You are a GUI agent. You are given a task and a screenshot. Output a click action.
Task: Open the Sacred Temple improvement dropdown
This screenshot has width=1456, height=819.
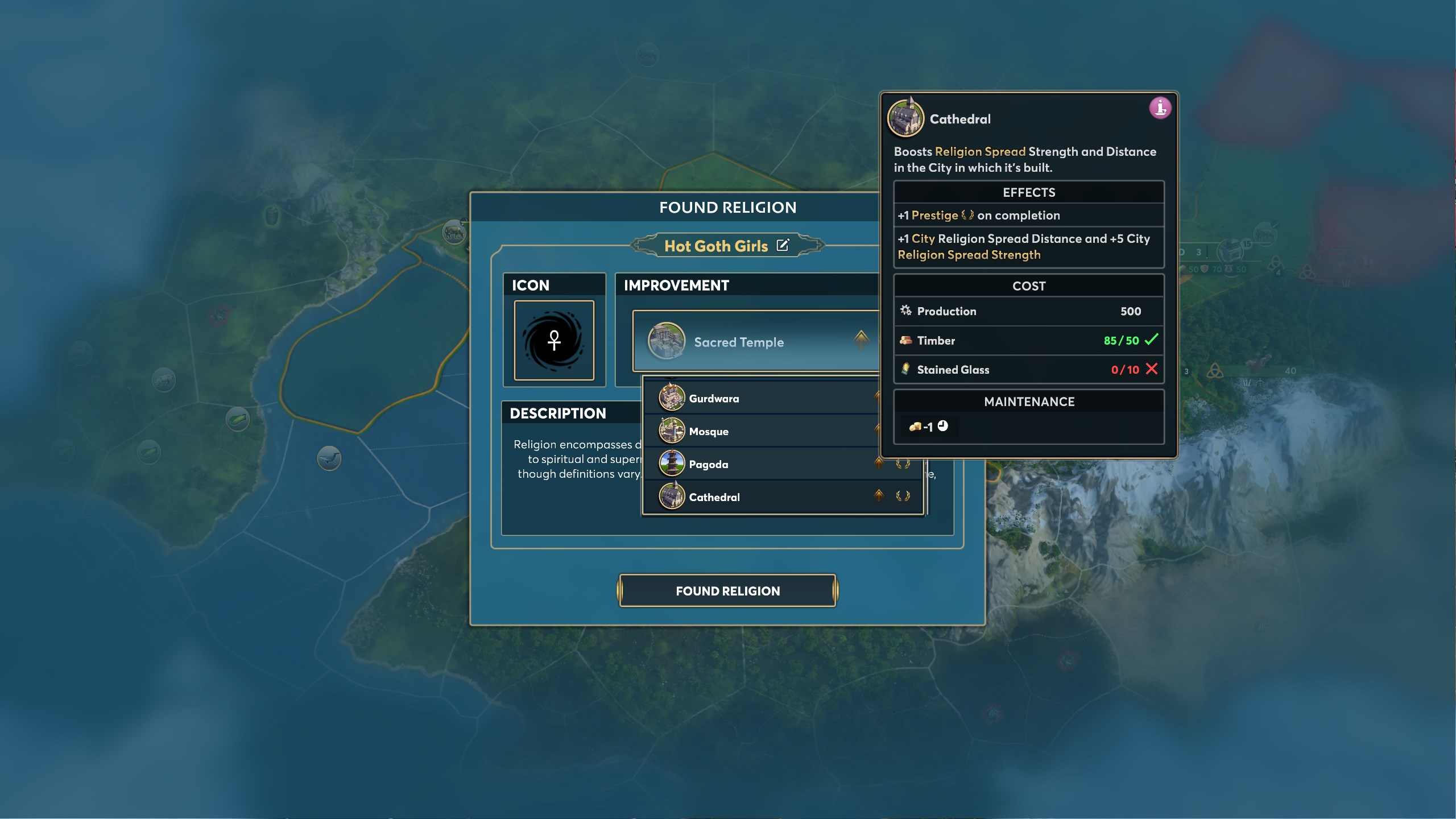pos(756,342)
